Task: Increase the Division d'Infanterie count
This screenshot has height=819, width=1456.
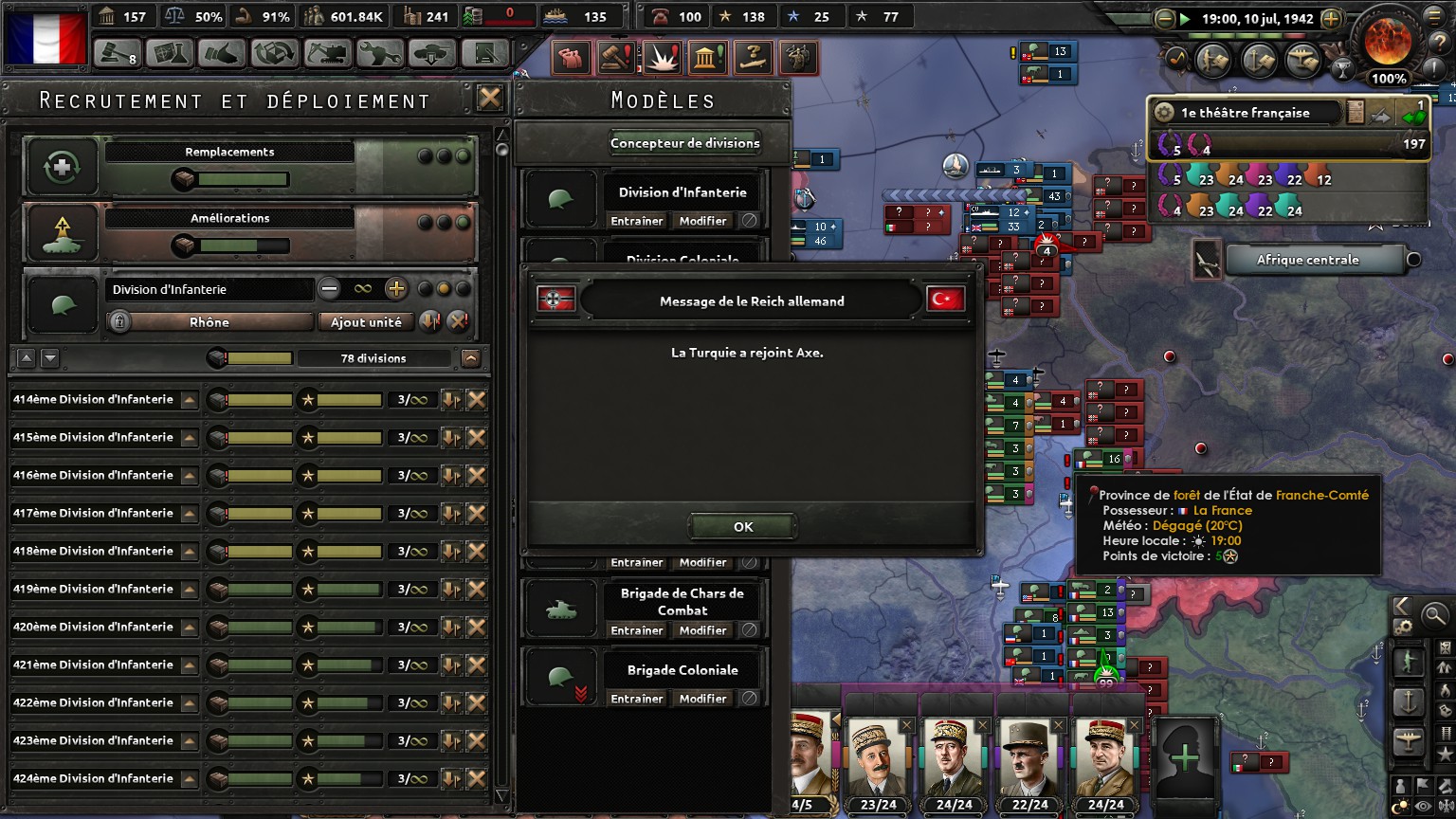Action: tap(396, 289)
